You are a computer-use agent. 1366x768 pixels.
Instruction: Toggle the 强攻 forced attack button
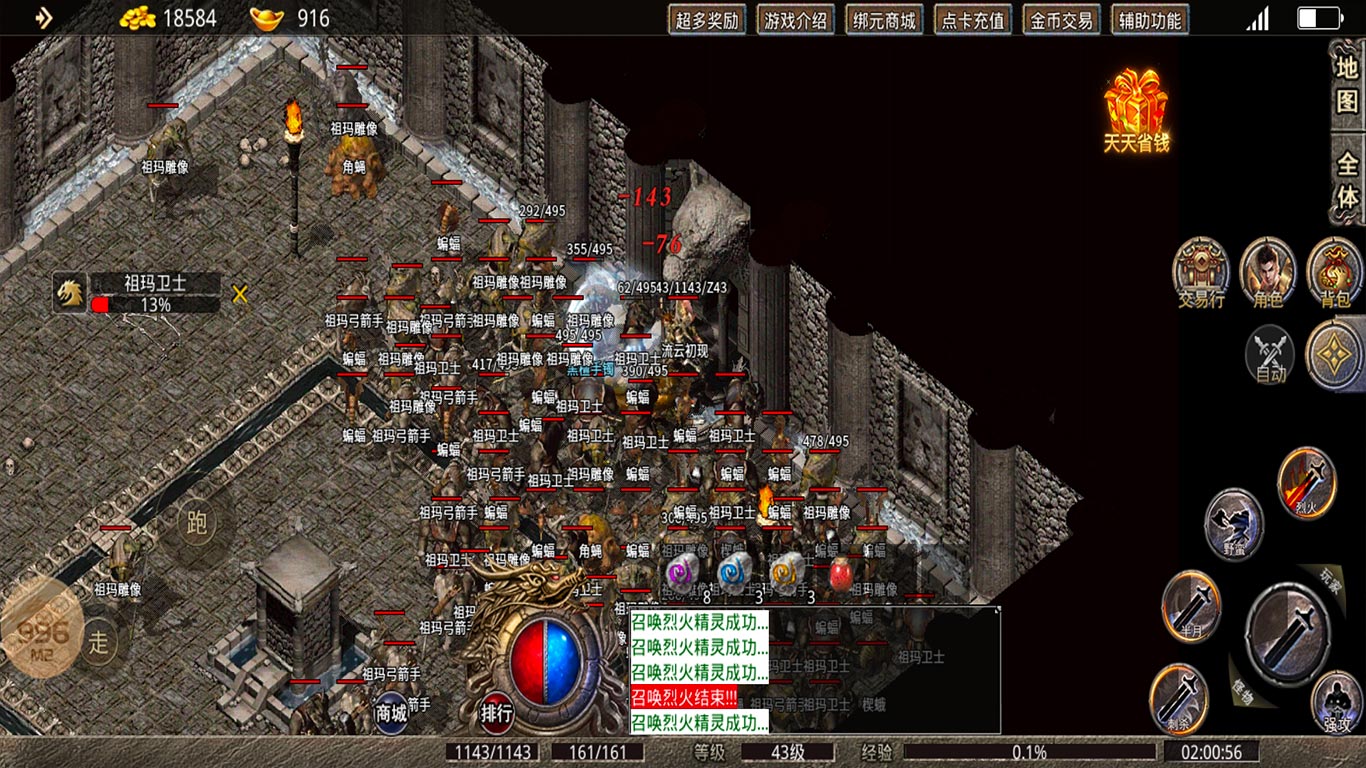click(x=1336, y=701)
